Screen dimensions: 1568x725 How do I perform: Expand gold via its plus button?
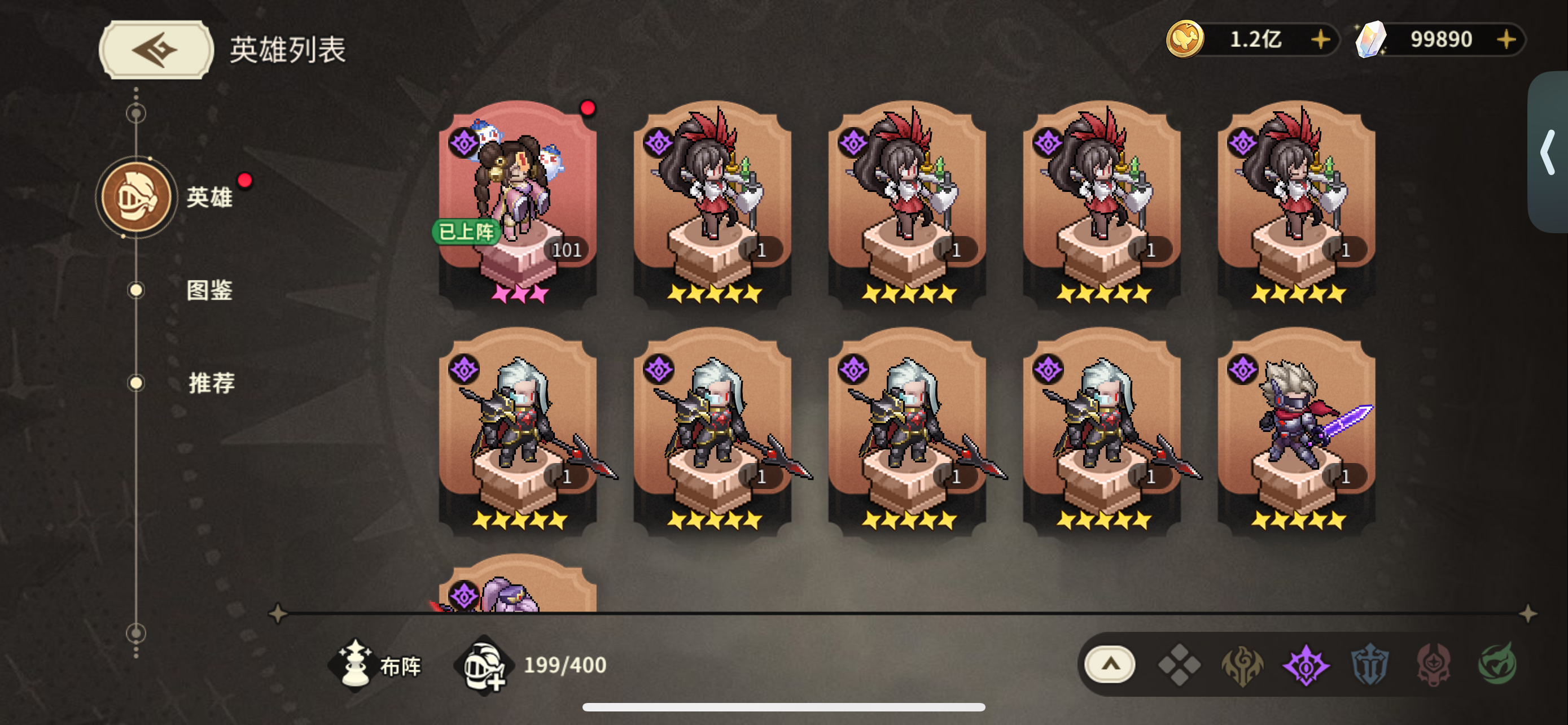point(1320,40)
